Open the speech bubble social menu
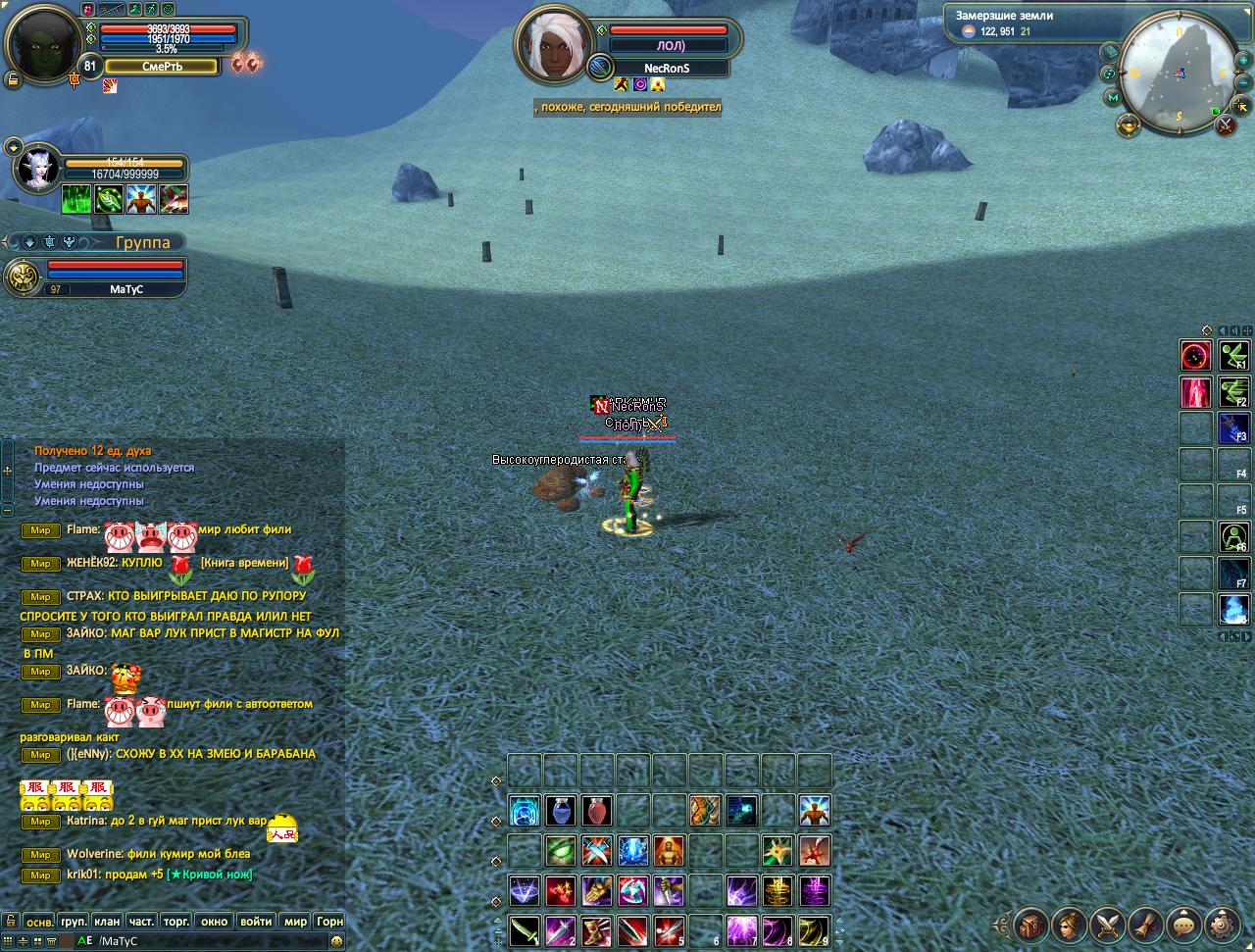Screen dimensions: 1255x952 [x=1184, y=924]
